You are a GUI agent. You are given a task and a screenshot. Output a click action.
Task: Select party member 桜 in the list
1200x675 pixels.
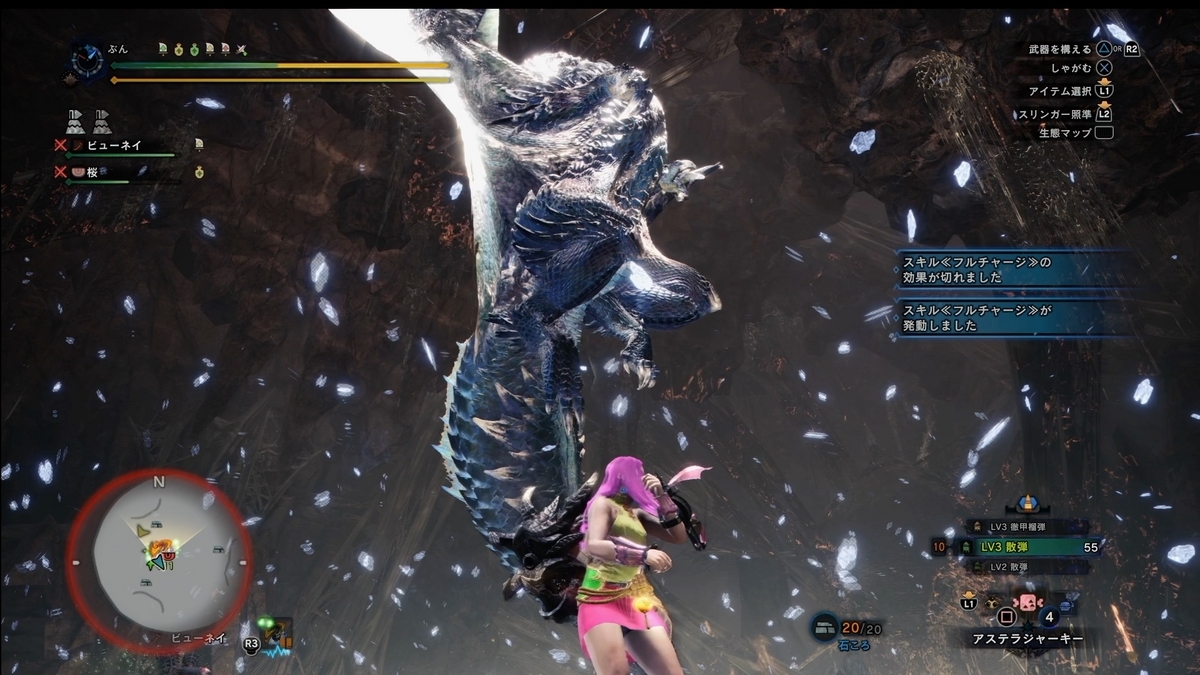(103, 172)
